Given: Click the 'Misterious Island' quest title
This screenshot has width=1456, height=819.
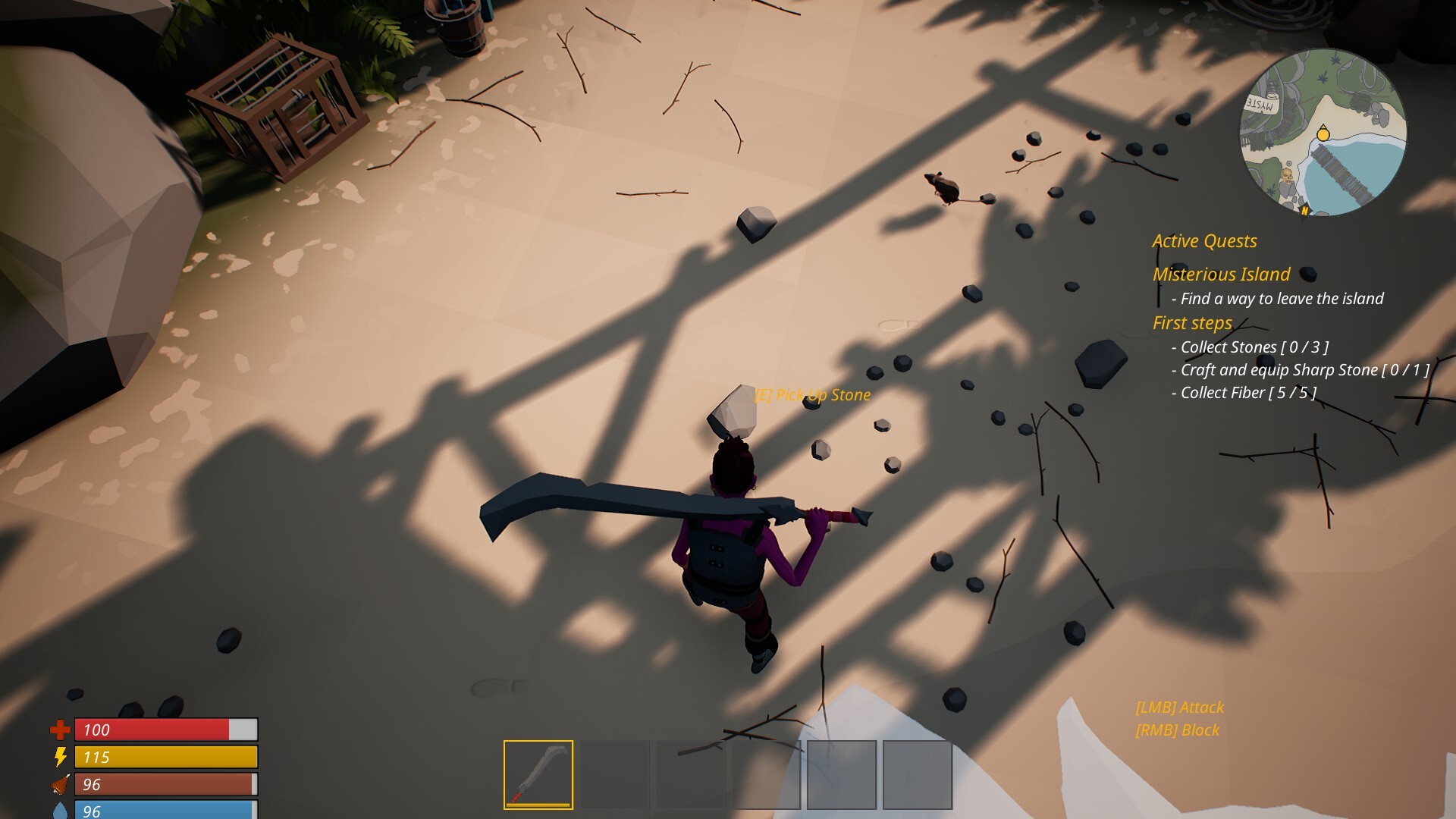Looking at the screenshot, I should (x=1220, y=275).
